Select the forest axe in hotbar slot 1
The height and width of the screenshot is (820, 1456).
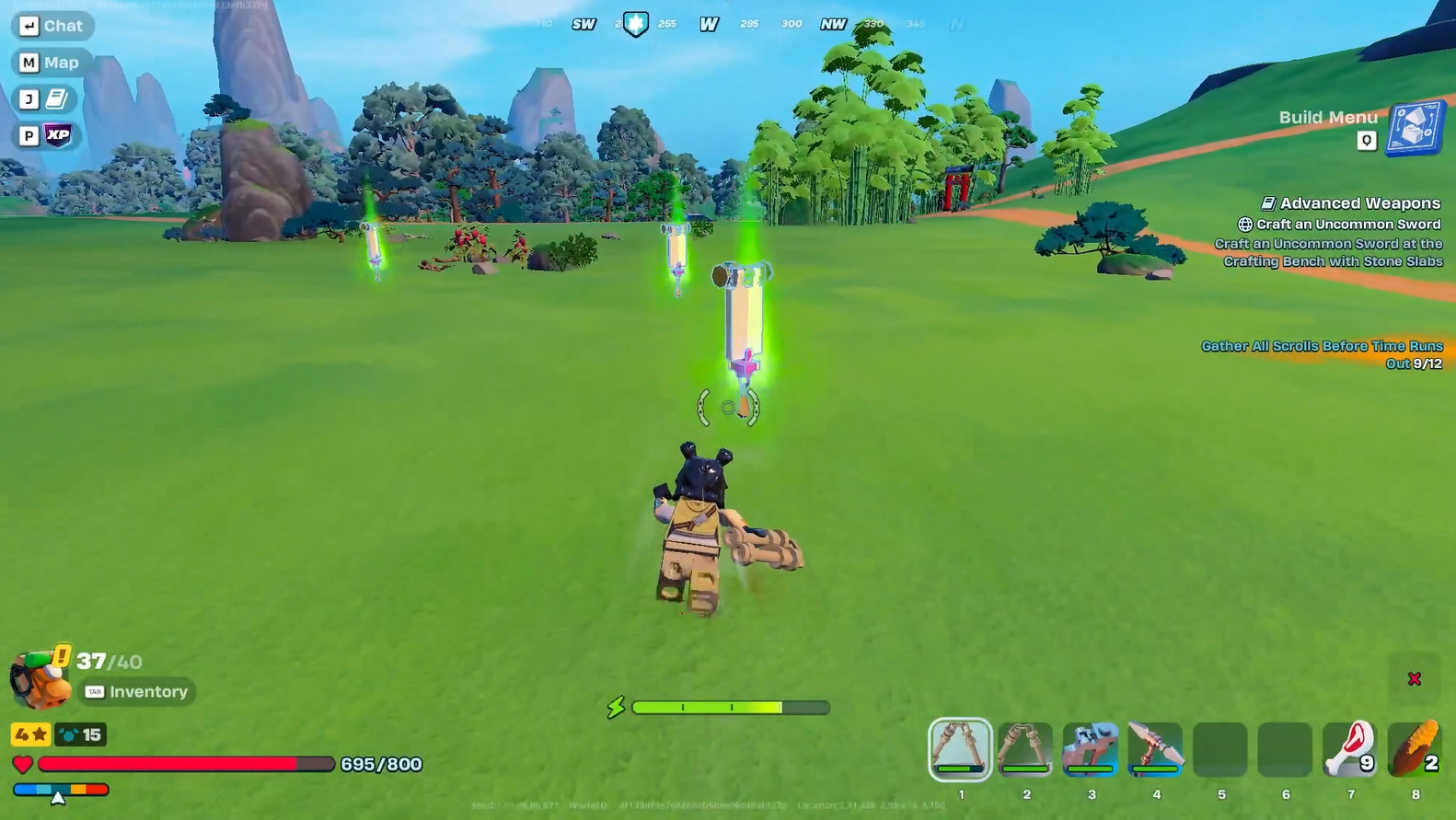961,748
